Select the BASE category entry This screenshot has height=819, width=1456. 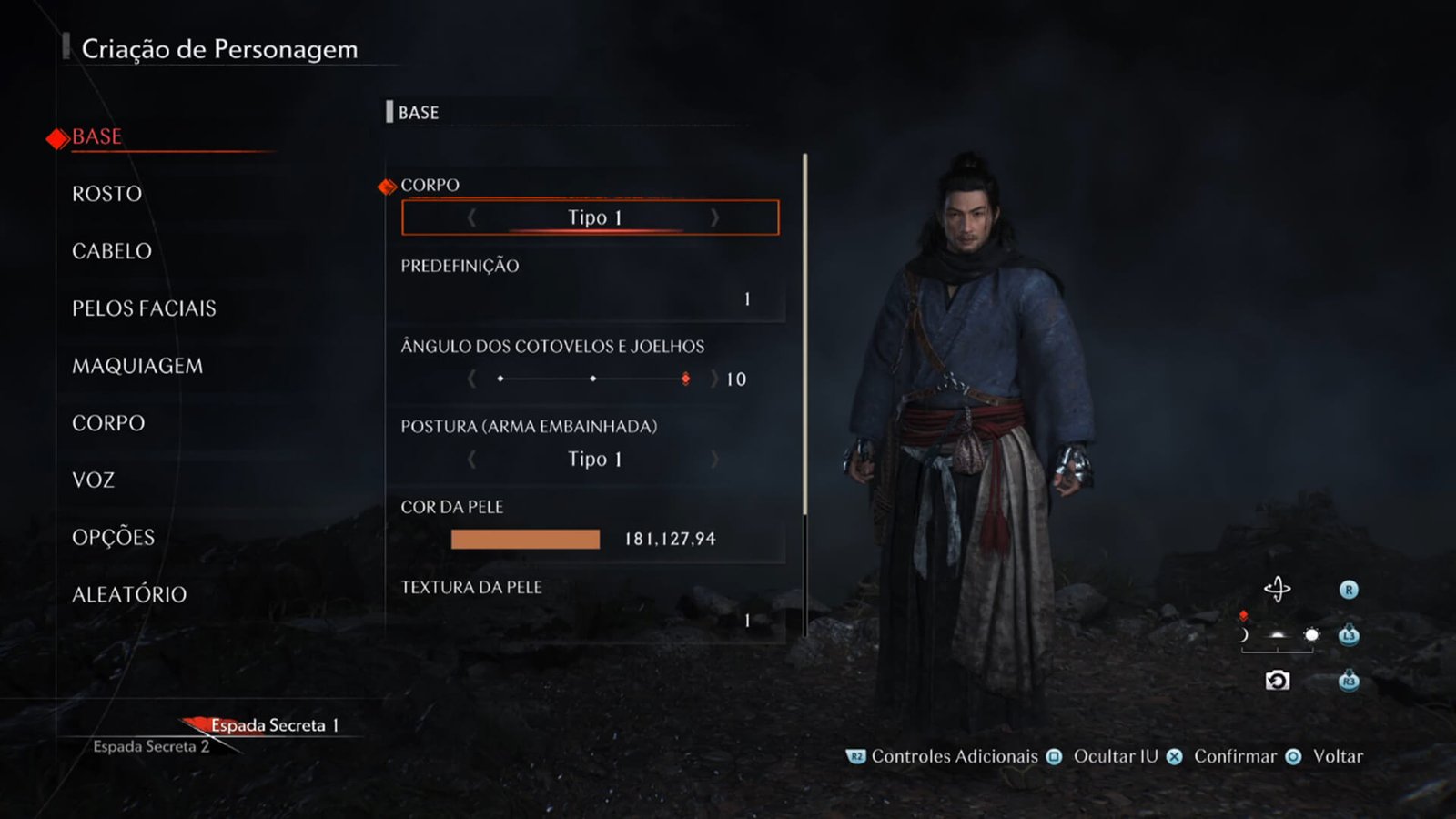96,137
